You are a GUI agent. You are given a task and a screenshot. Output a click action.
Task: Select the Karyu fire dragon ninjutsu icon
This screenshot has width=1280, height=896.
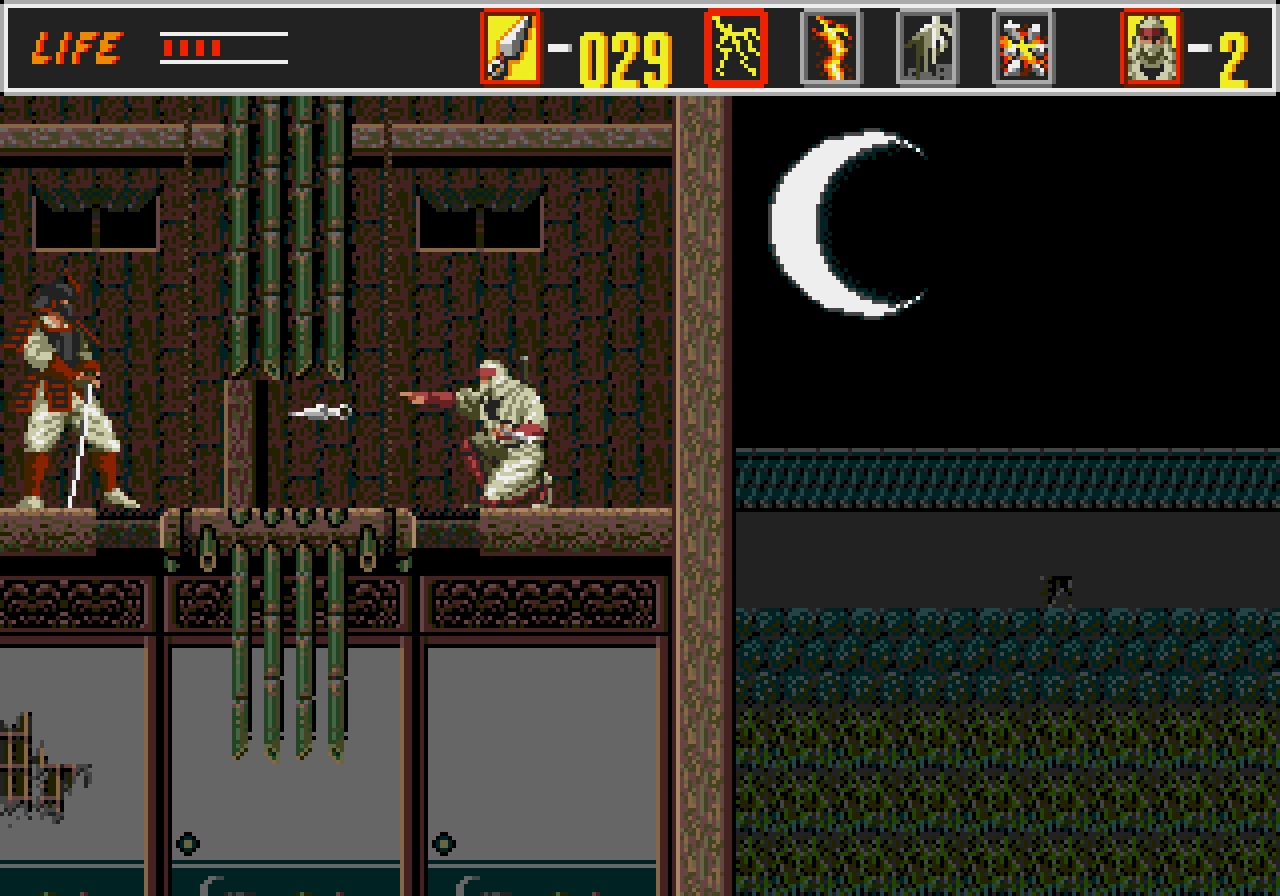point(830,45)
